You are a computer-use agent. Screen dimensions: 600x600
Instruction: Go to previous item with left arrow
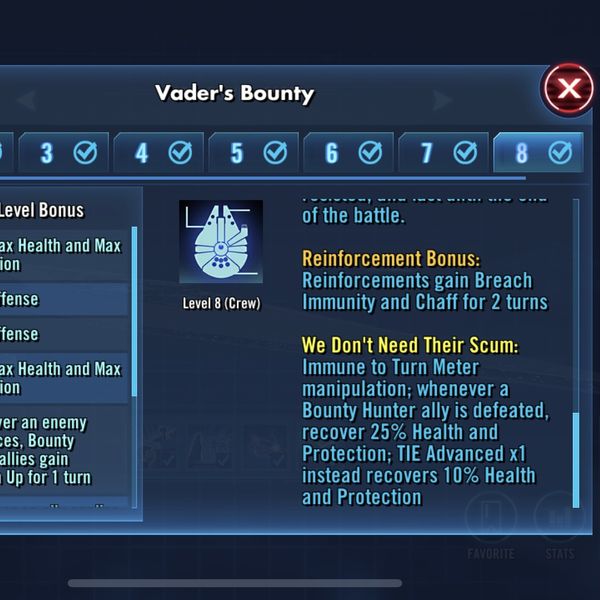coord(26,99)
